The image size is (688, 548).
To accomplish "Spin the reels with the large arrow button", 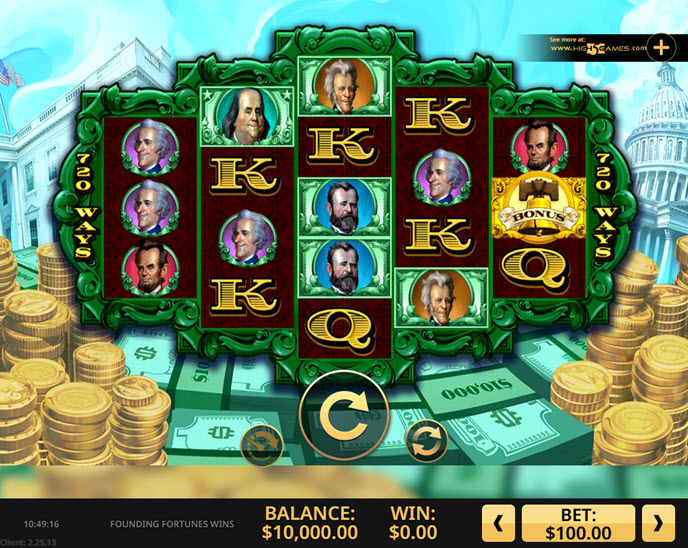I will tap(343, 412).
